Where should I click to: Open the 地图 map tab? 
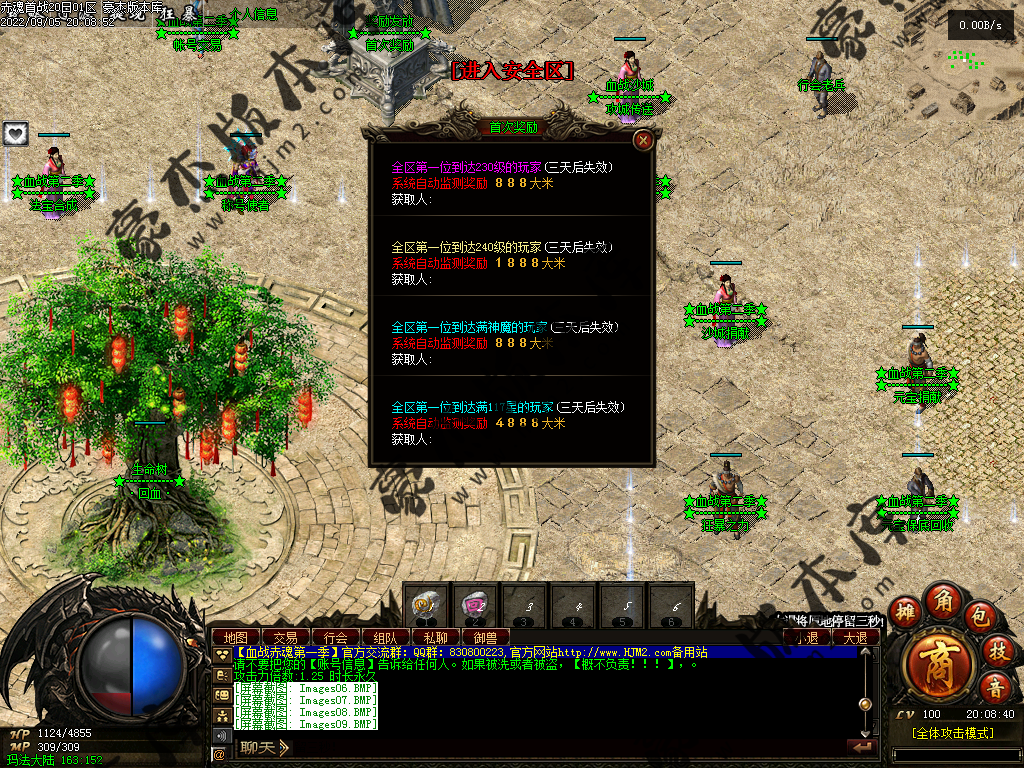[x=236, y=637]
